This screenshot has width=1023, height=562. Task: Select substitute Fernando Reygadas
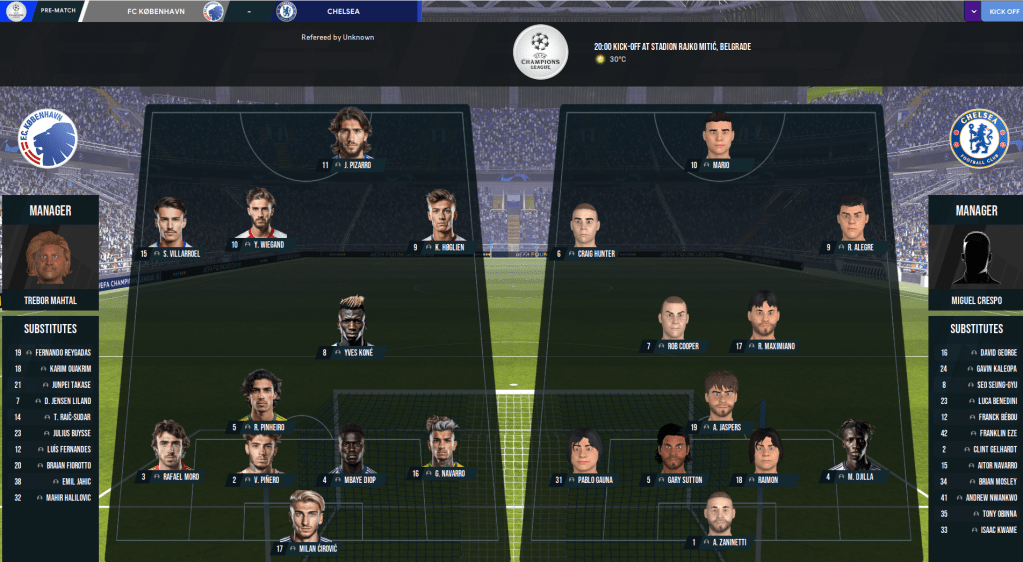pos(50,352)
